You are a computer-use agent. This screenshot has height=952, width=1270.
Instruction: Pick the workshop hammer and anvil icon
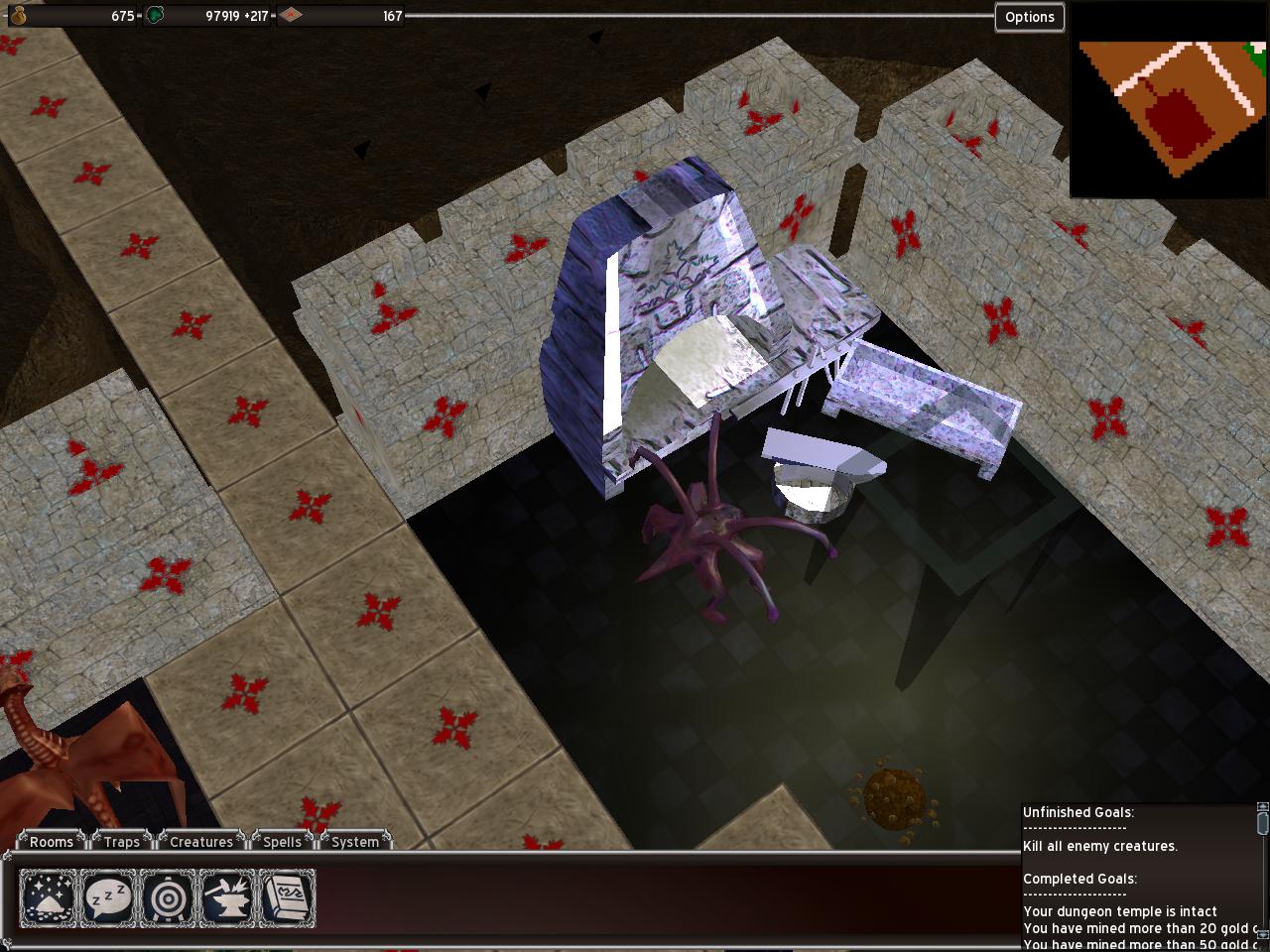point(227,898)
